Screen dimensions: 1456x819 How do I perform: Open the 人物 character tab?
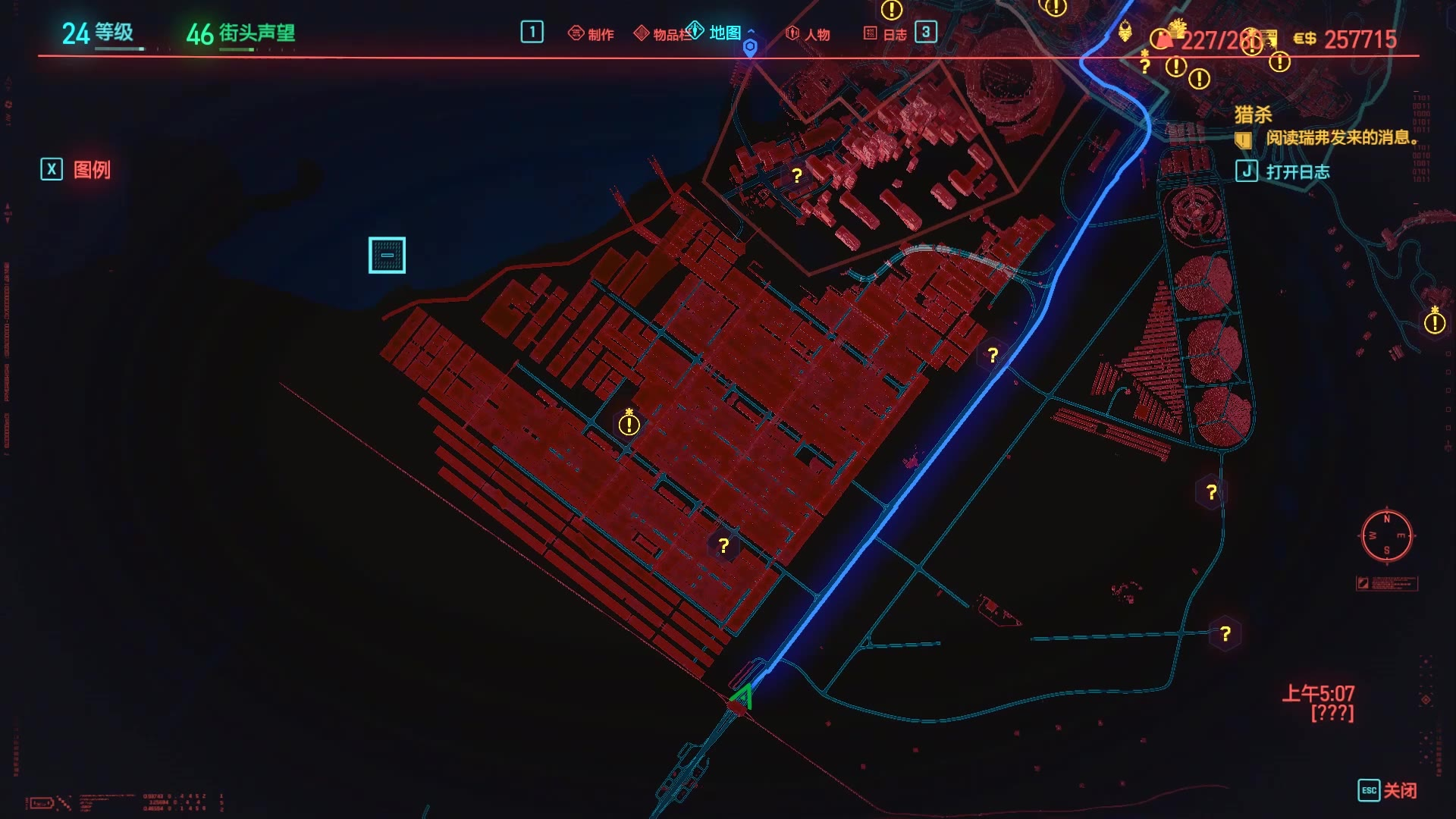click(x=808, y=34)
